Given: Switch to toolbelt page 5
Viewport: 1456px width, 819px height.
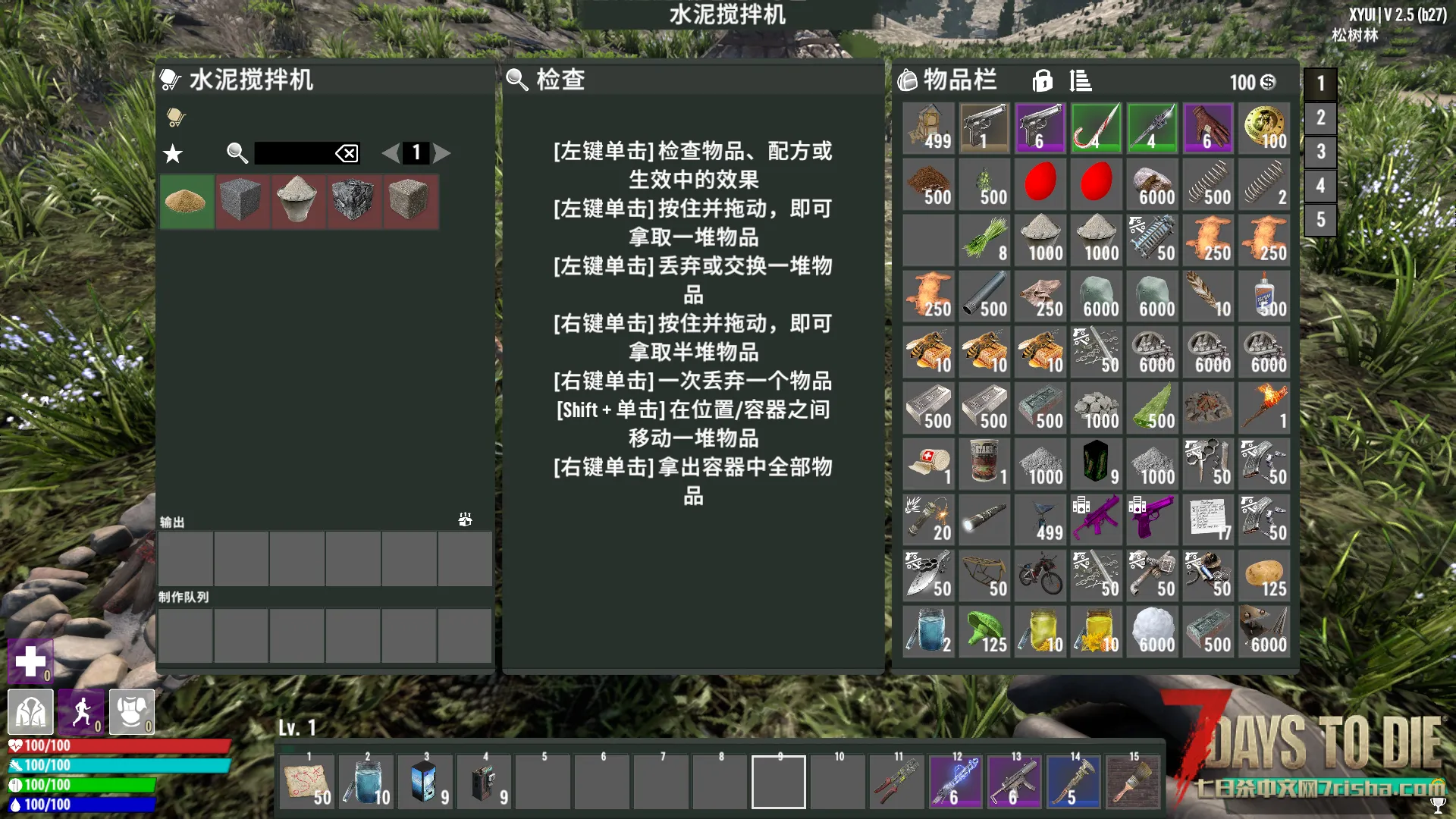Looking at the screenshot, I should (1320, 220).
